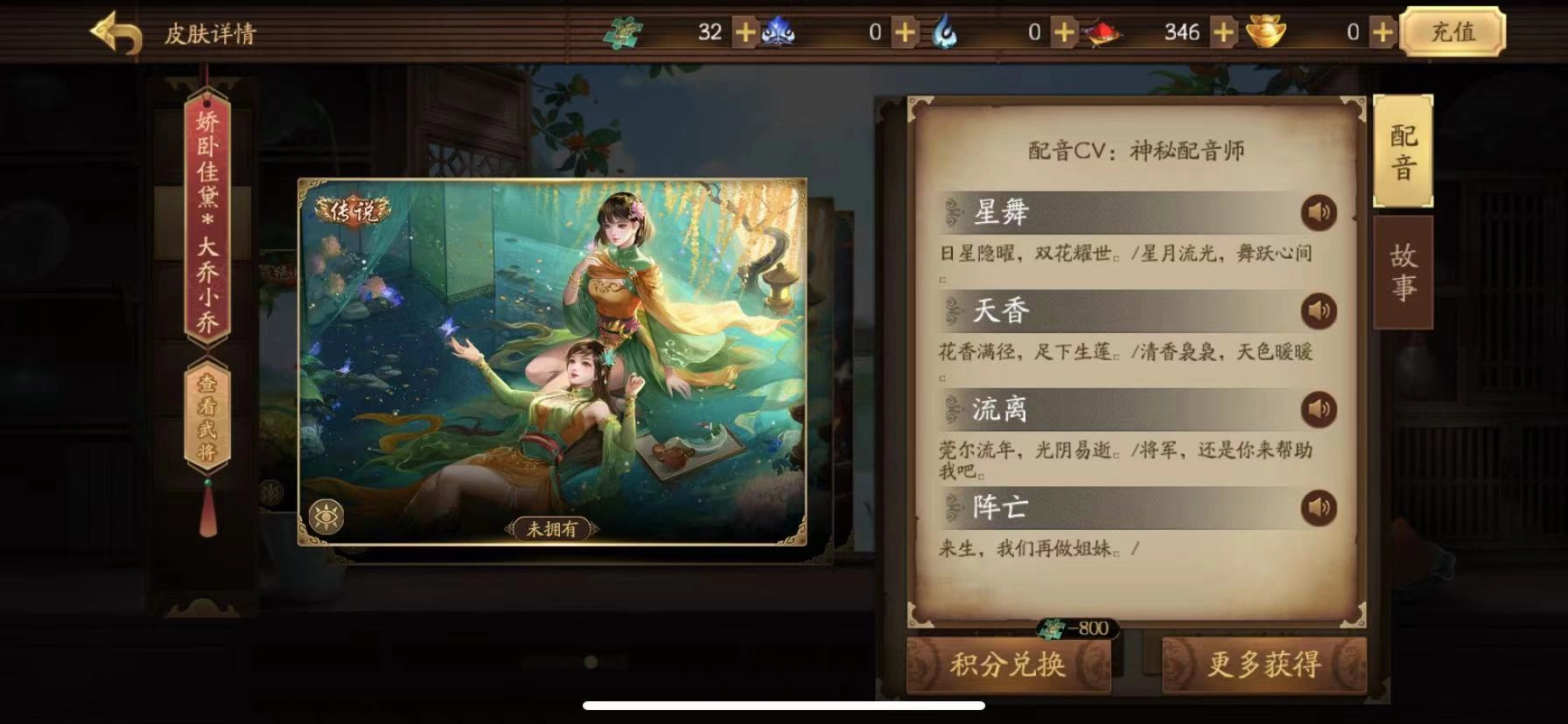The image size is (1568, 724).
Task: Click the puzzle piece currency icon
Action: [x=623, y=31]
